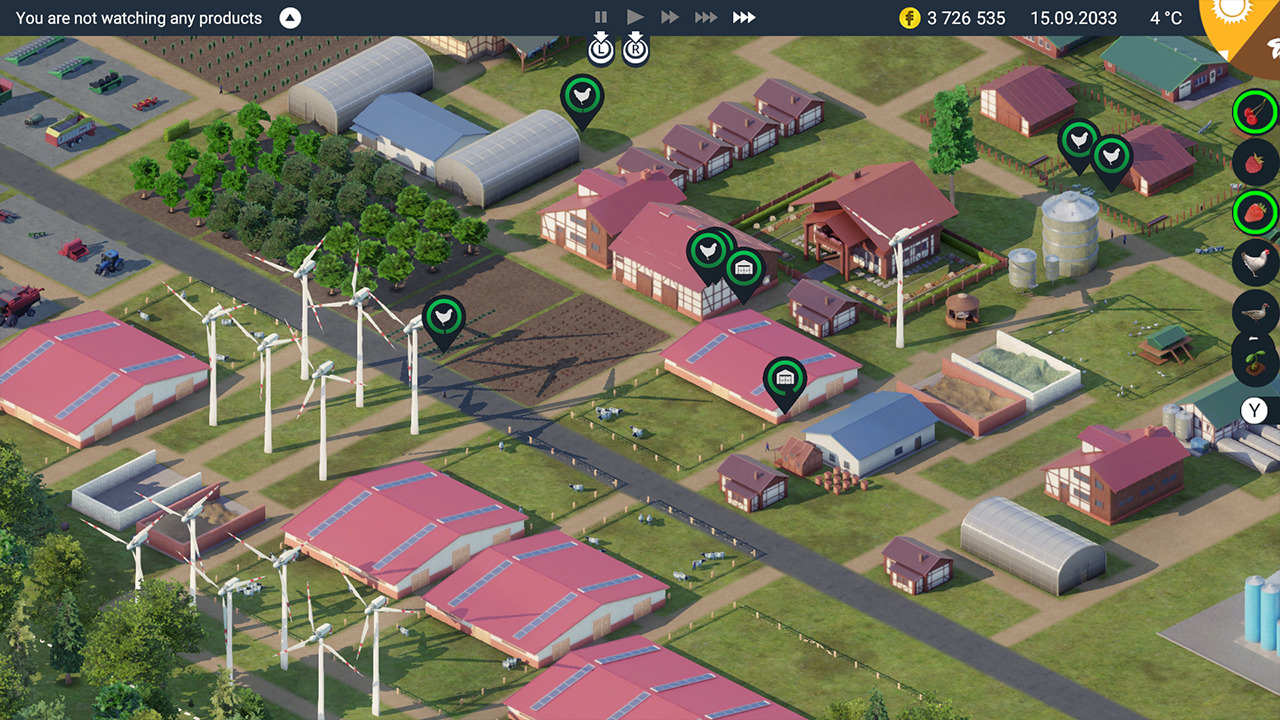Click the L rotate camera button
Screen dimensions: 1280x720
601,48
